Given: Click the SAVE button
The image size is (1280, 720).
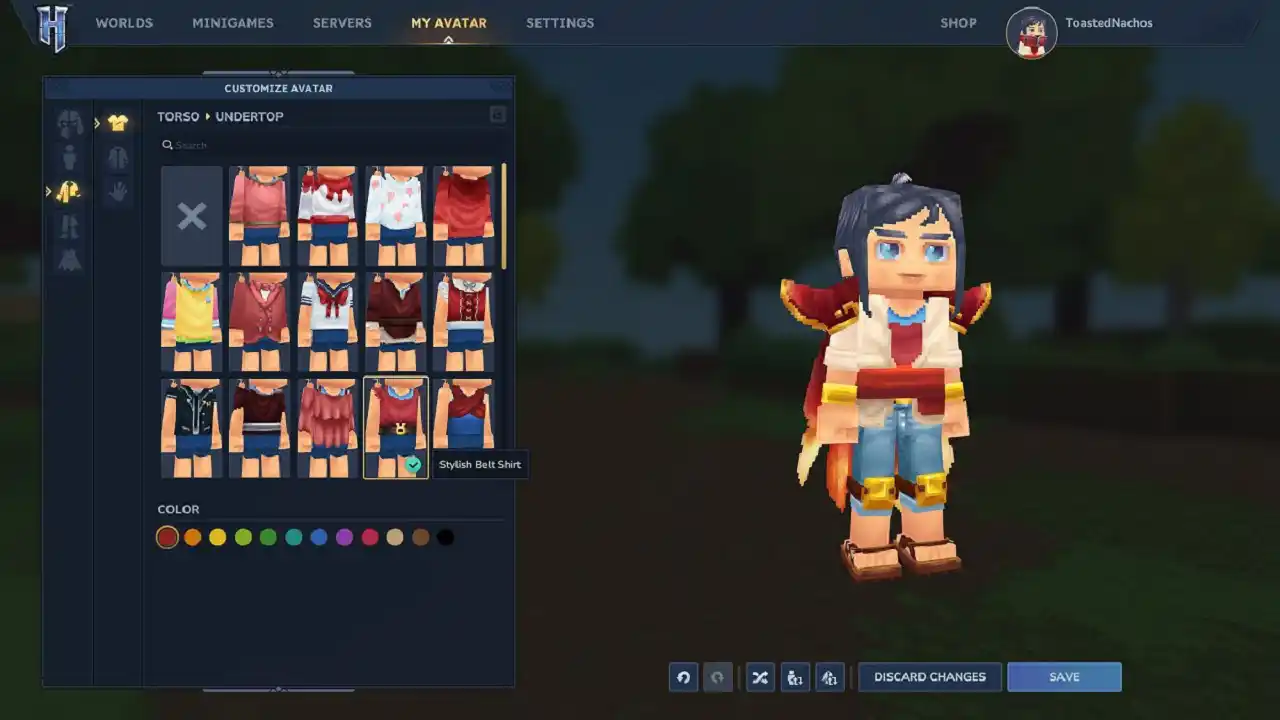Looking at the screenshot, I should tap(1064, 677).
